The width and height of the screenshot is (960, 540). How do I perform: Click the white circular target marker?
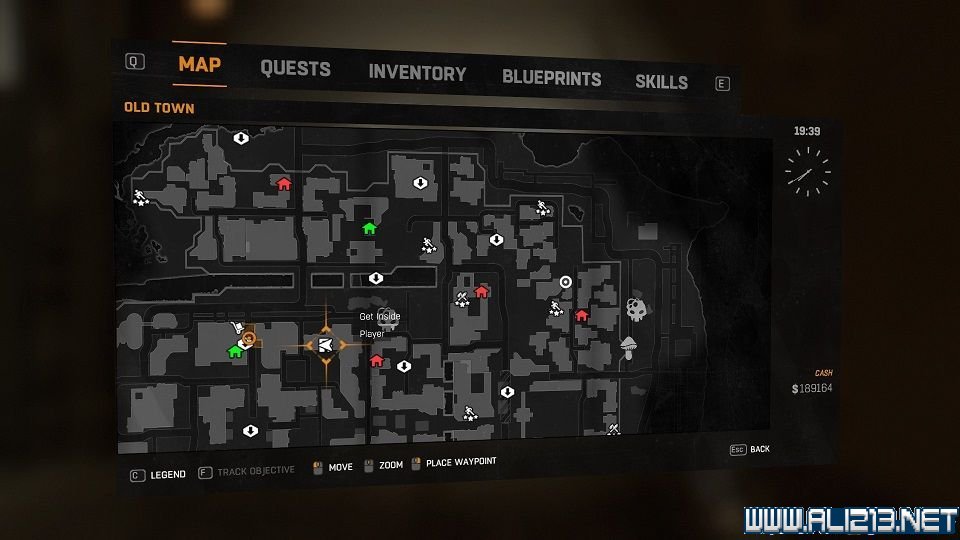(x=565, y=282)
